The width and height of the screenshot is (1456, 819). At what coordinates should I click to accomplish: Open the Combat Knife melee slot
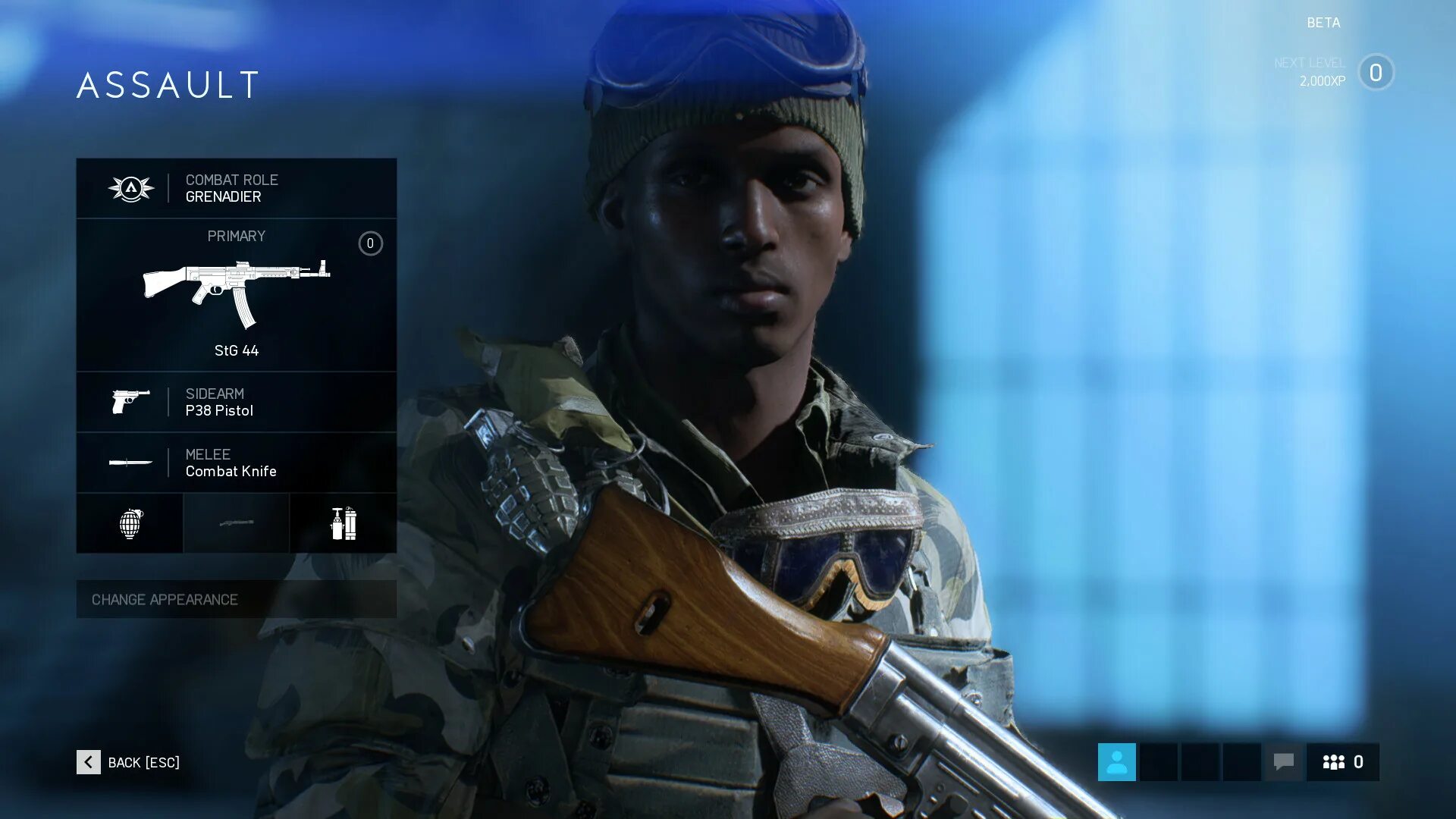[x=236, y=463]
